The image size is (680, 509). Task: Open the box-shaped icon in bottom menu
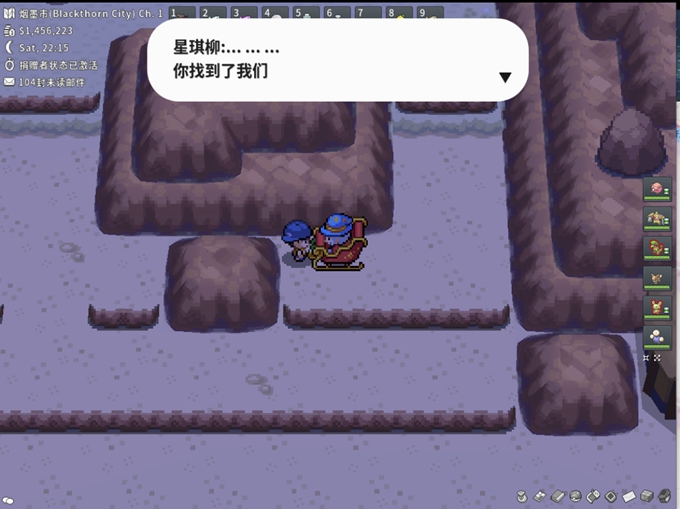point(647,496)
